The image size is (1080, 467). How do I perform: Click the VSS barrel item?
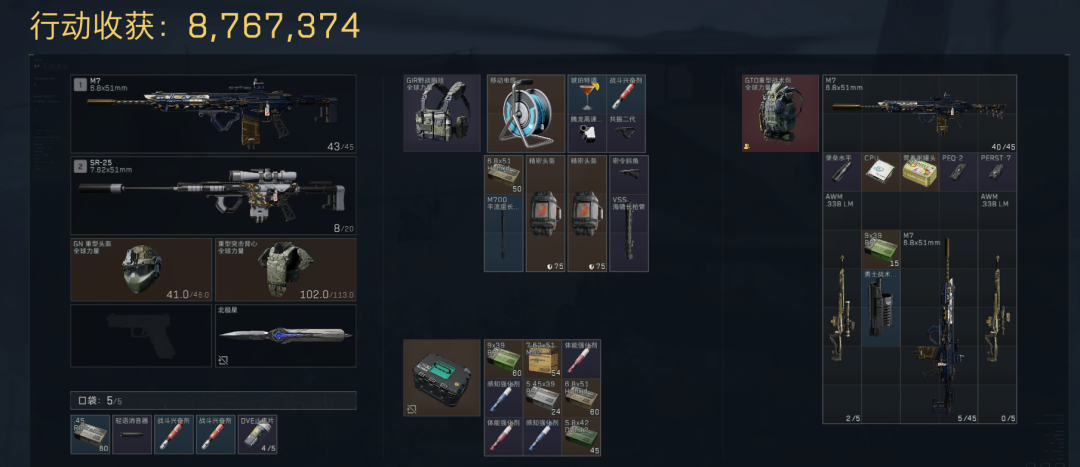pyautogui.click(x=628, y=233)
